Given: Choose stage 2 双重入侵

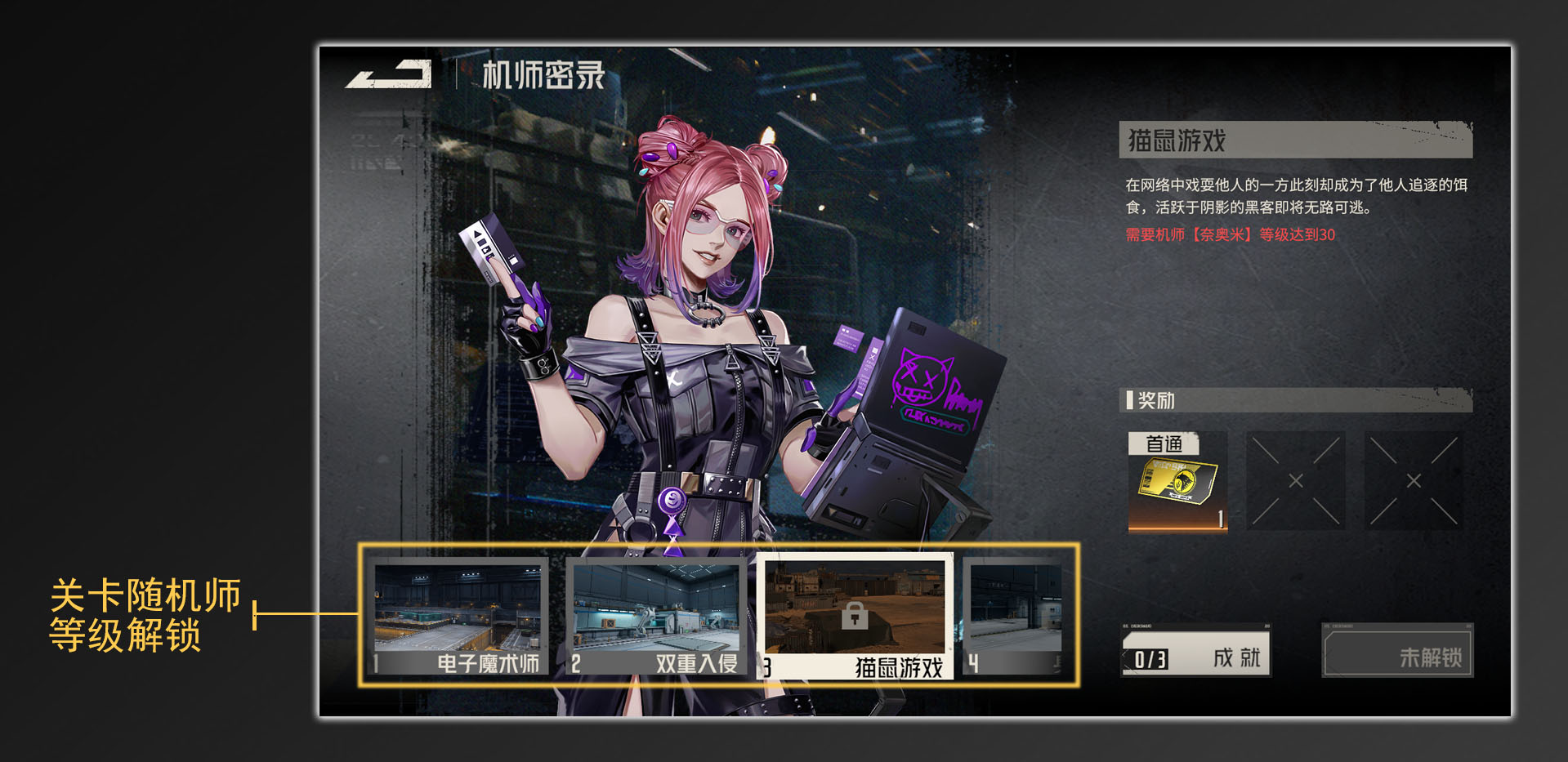Looking at the screenshot, I should click(x=656, y=617).
